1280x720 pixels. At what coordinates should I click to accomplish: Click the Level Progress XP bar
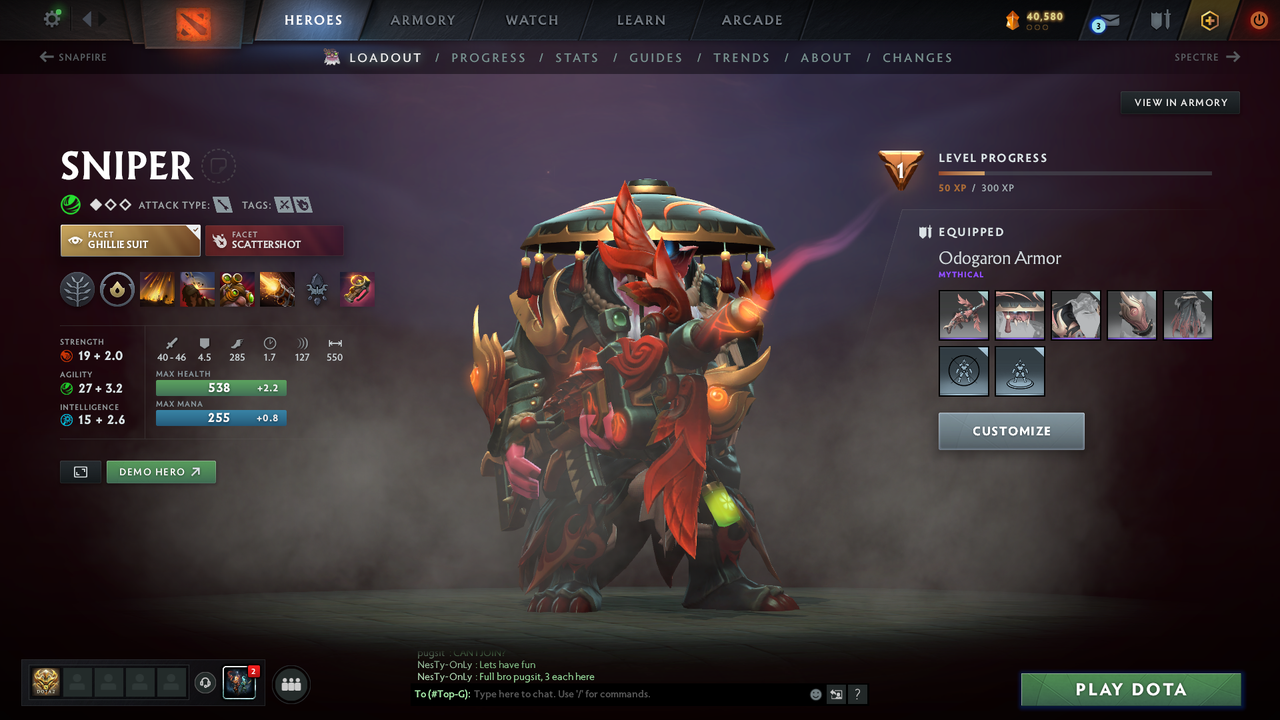pyautogui.click(x=1075, y=171)
